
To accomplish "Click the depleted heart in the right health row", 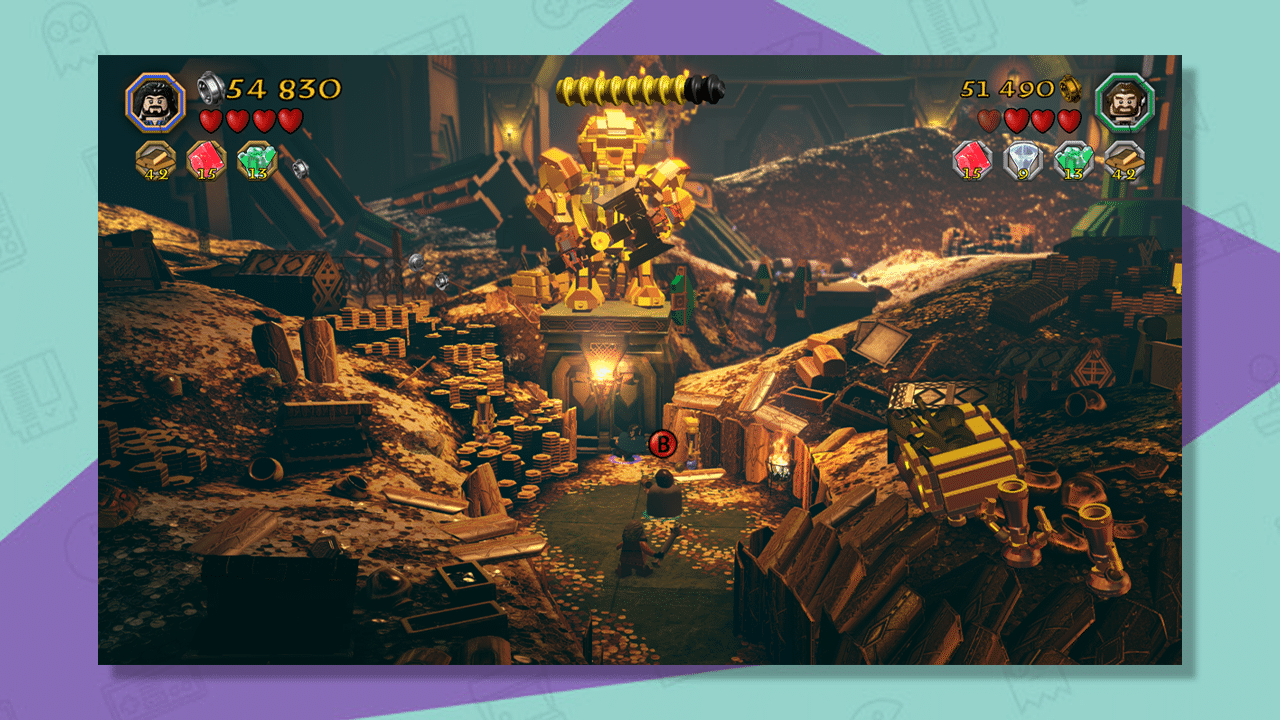I will [988, 120].
